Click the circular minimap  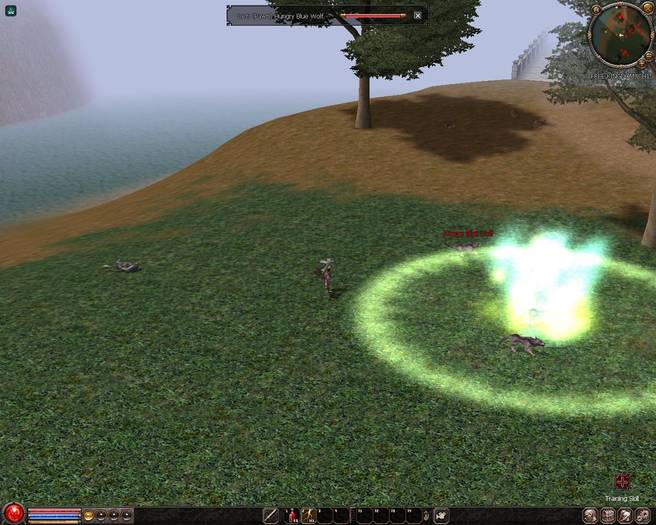point(621,33)
